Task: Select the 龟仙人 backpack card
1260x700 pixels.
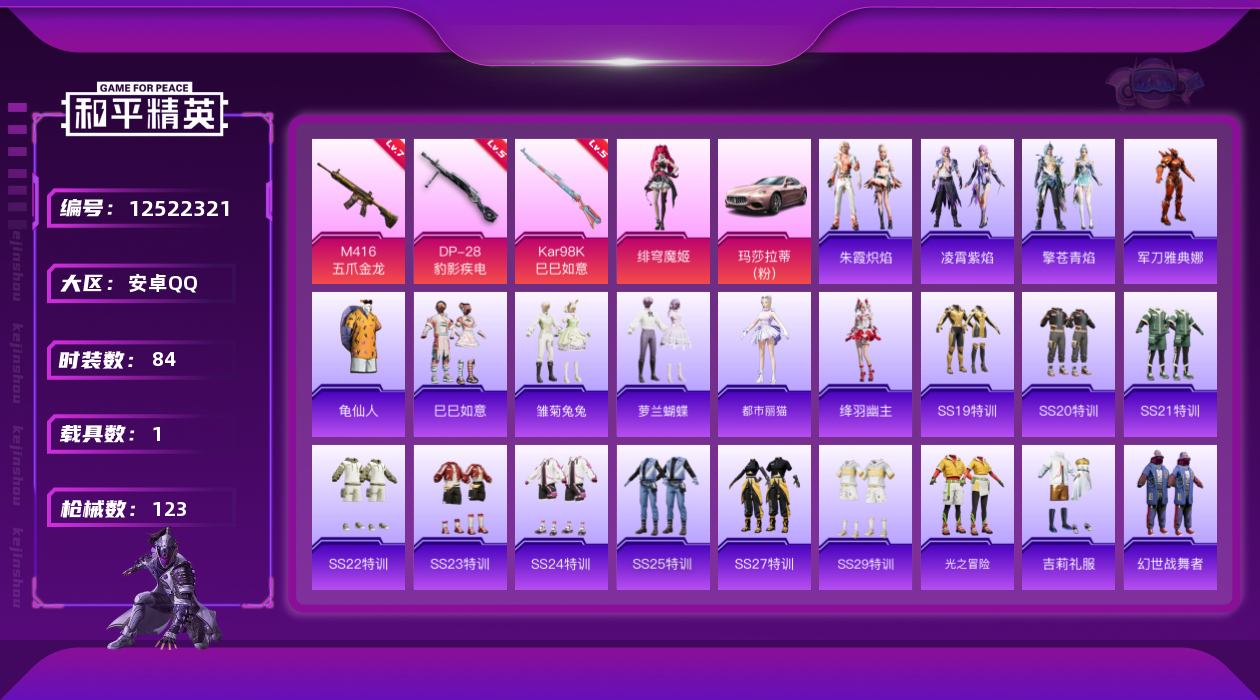Action: point(358,364)
